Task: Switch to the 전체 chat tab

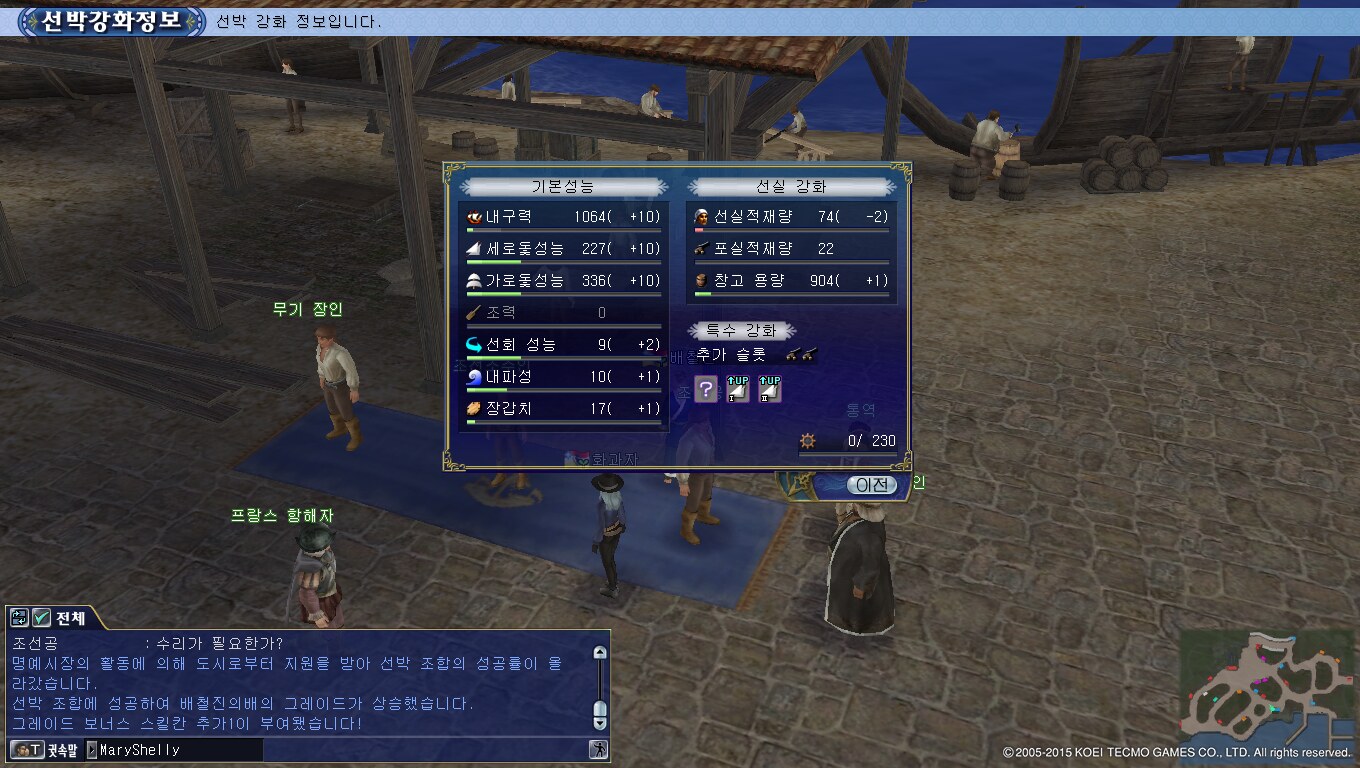Action: pos(71,618)
